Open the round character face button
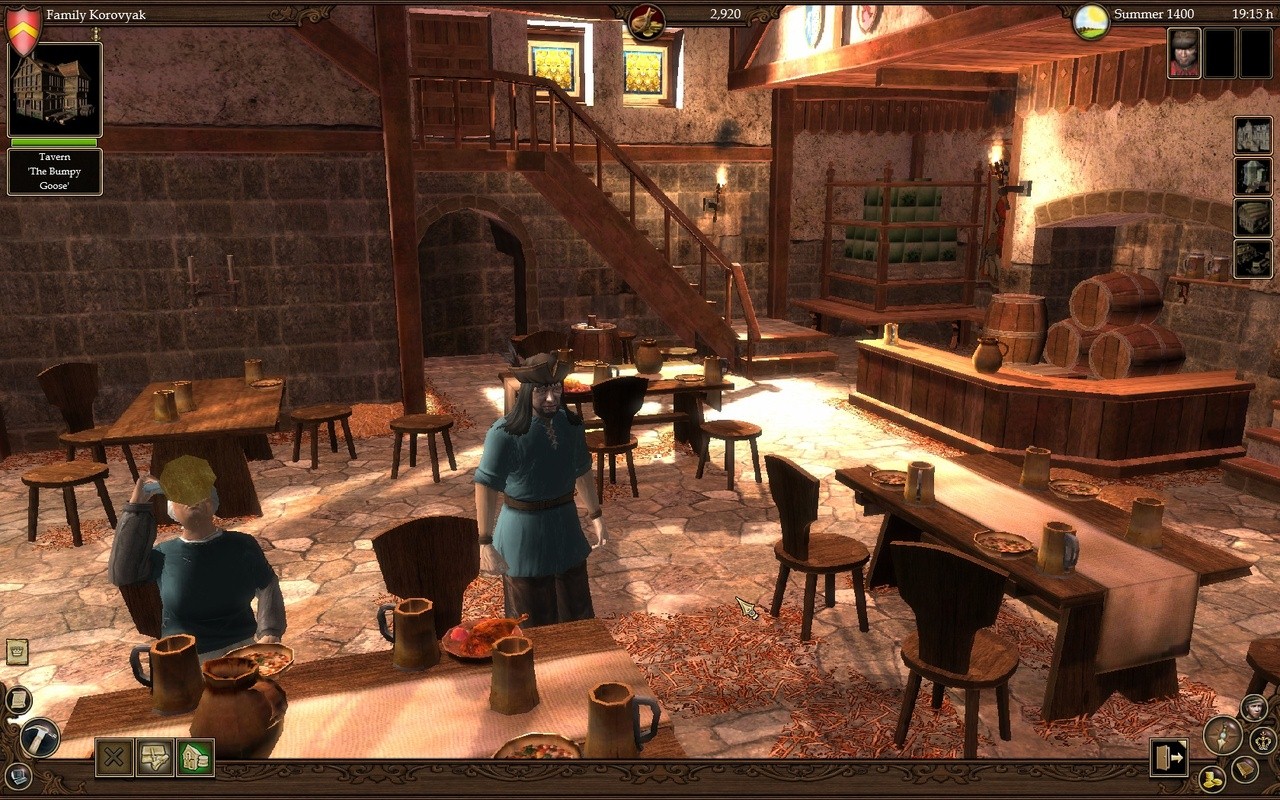Viewport: 1280px width, 800px height. point(1254,707)
